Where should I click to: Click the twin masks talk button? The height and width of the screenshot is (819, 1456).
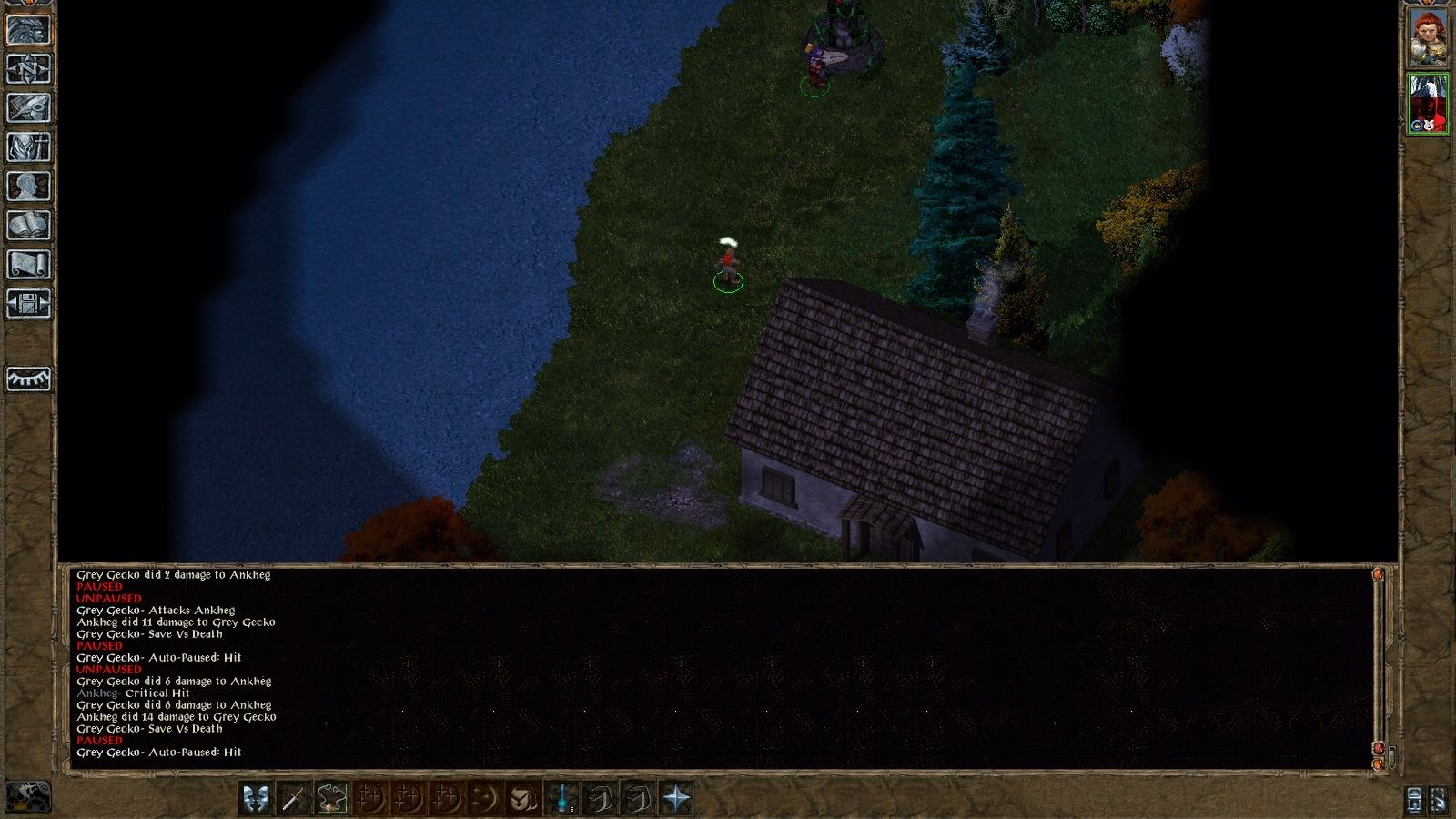coord(256,798)
